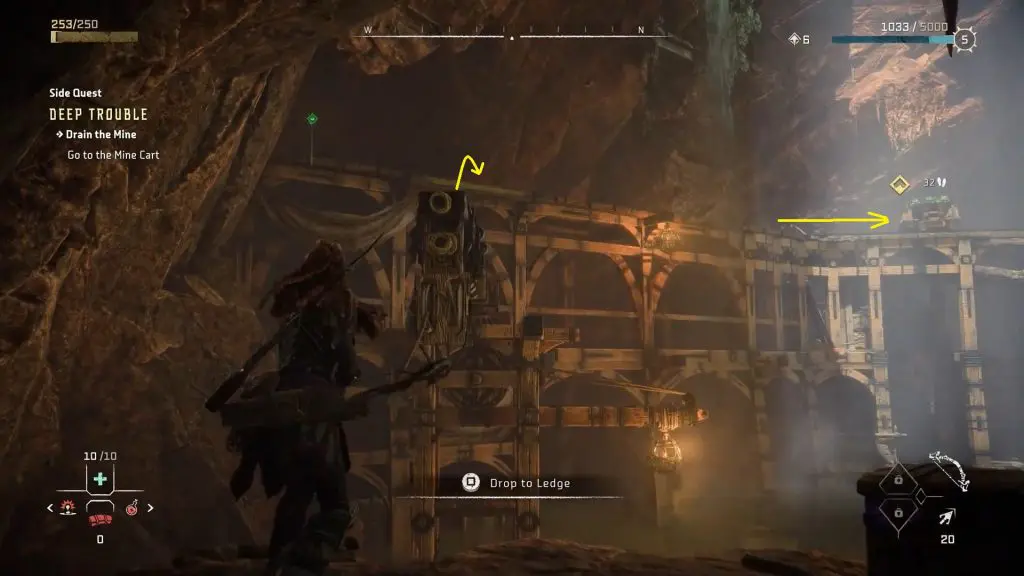The image size is (1024, 576).
Task: Click the skill points arrow icon
Action: (794, 39)
